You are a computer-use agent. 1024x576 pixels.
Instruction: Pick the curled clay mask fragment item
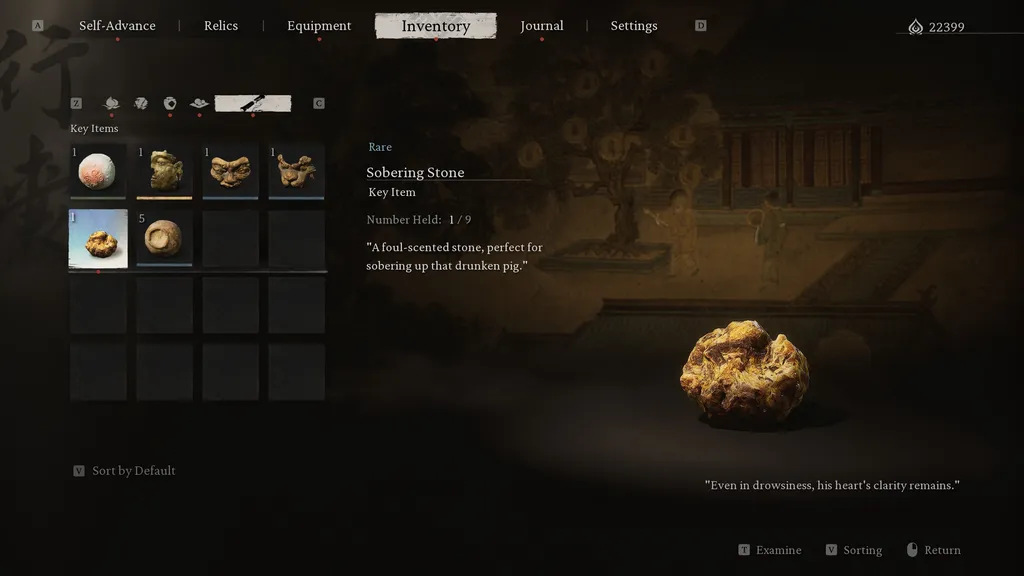(296, 171)
